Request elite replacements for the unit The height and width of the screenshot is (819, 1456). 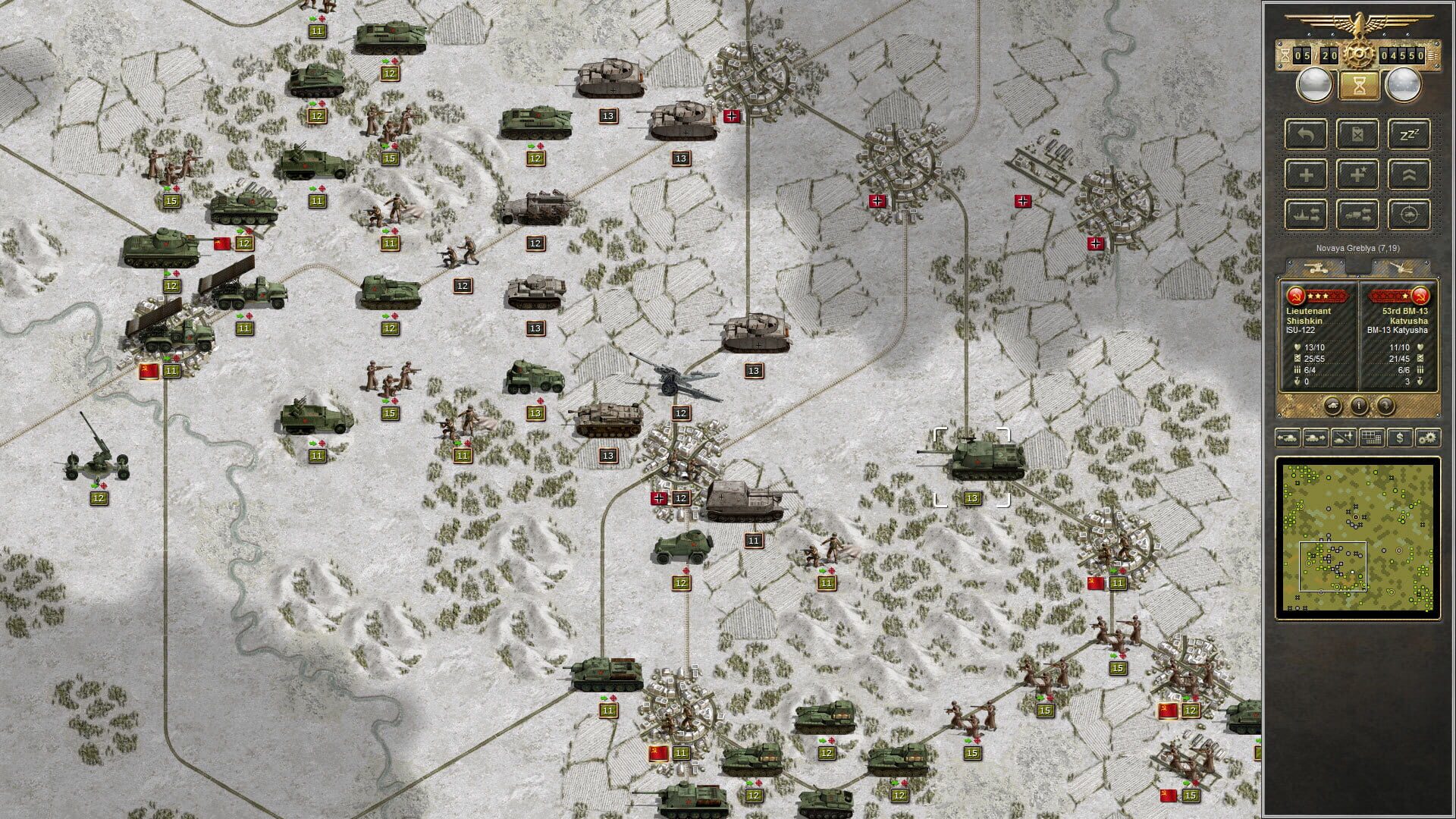[1358, 174]
